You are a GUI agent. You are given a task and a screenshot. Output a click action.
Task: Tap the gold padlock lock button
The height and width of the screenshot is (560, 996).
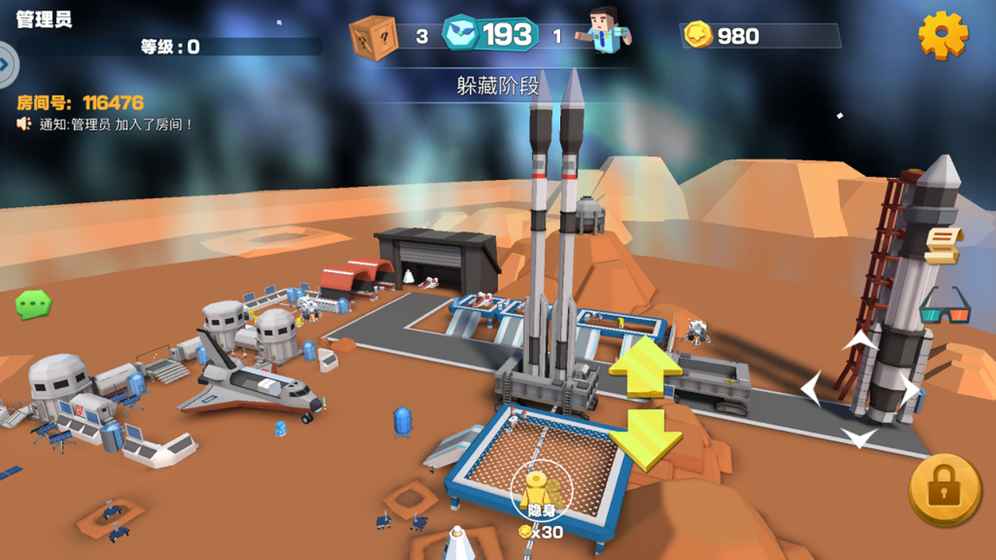[x=944, y=489]
